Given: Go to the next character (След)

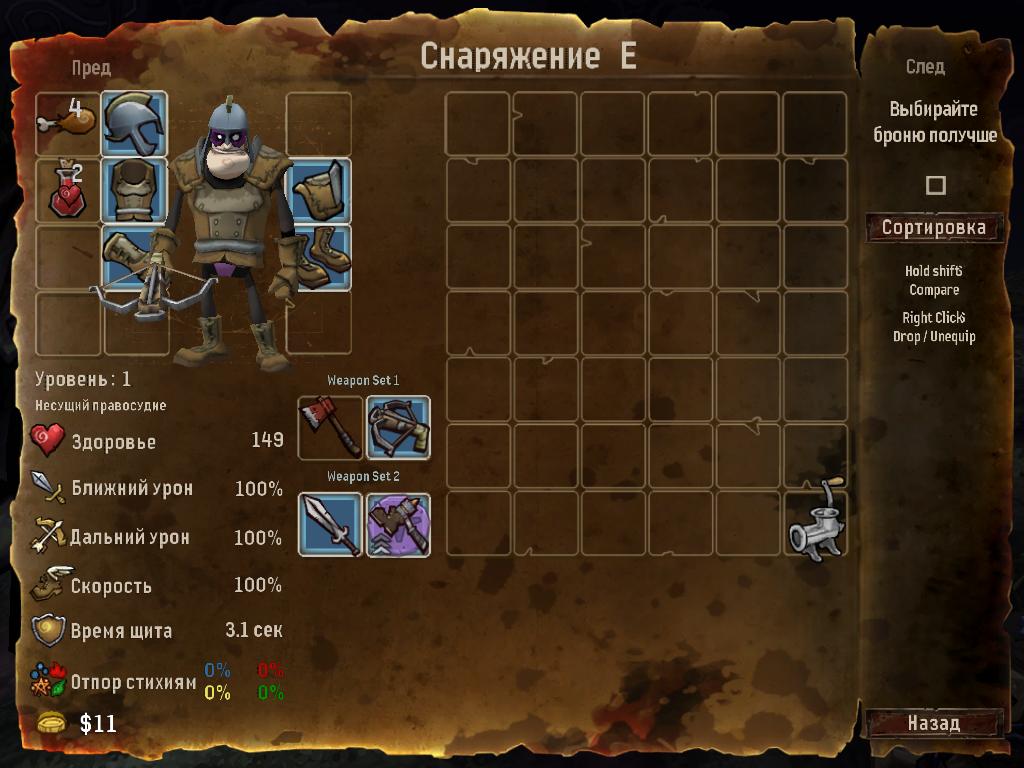Looking at the screenshot, I should coord(925,67).
